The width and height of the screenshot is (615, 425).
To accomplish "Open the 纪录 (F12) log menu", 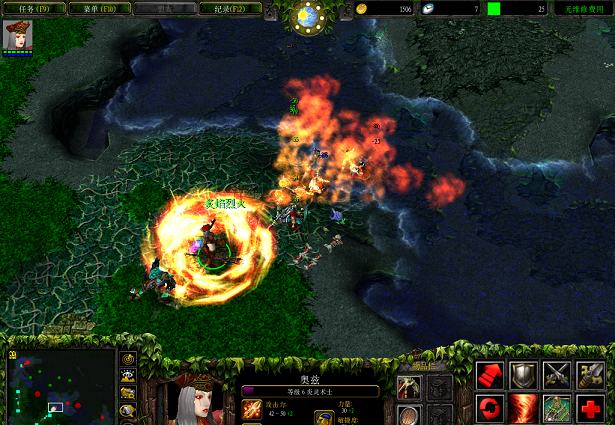I will click(x=229, y=8).
